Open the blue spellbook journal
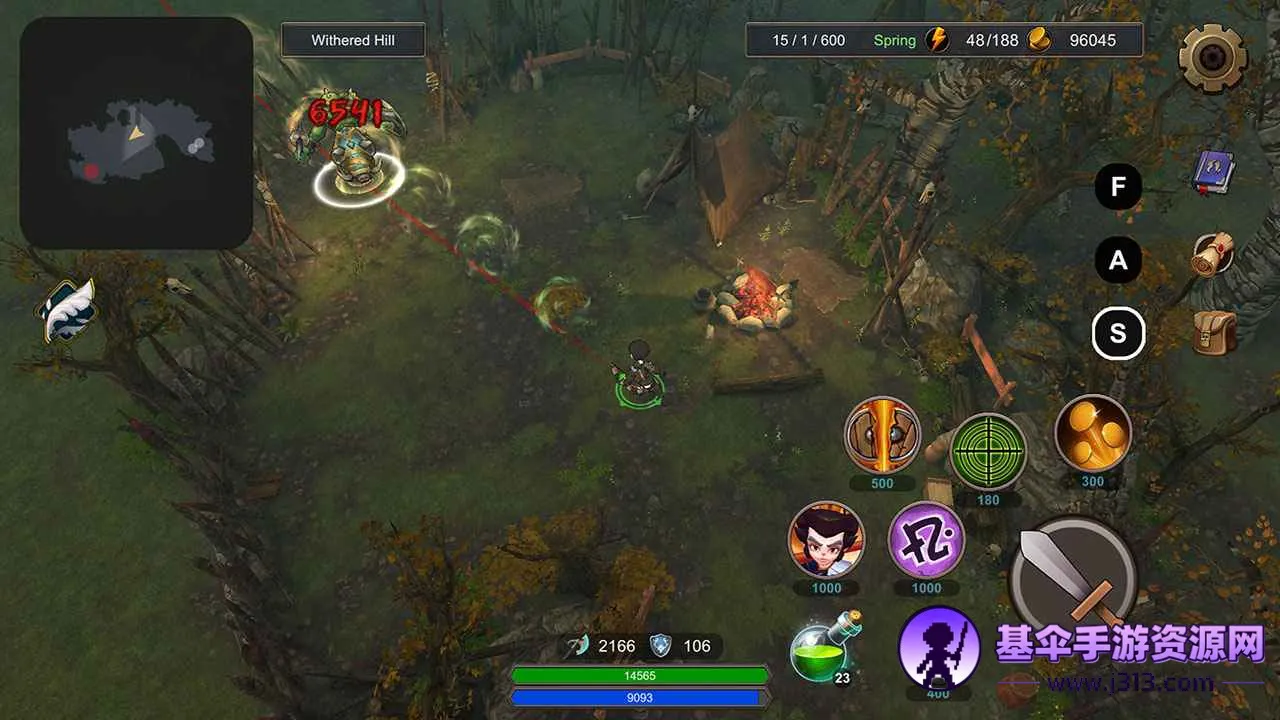 click(1214, 174)
